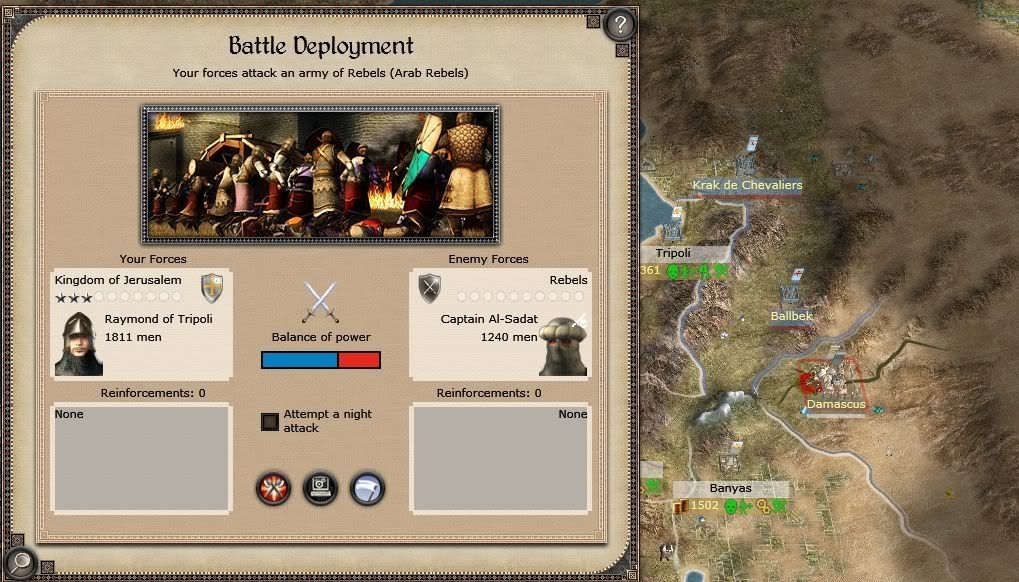Click the Kingdom of Jerusalem faction shield

coord(212,288)
